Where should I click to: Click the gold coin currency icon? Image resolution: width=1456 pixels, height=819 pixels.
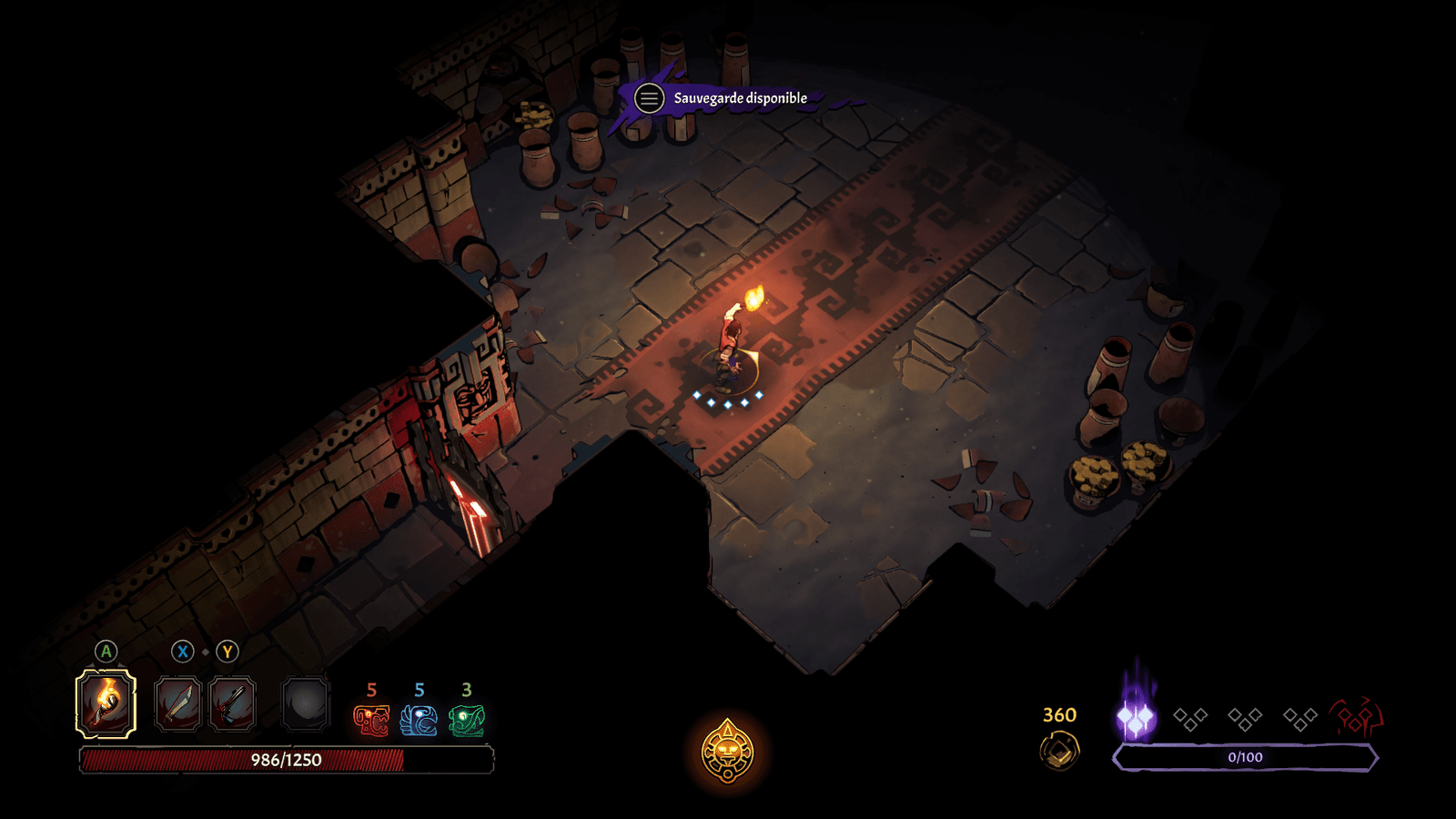point(1059,751)
